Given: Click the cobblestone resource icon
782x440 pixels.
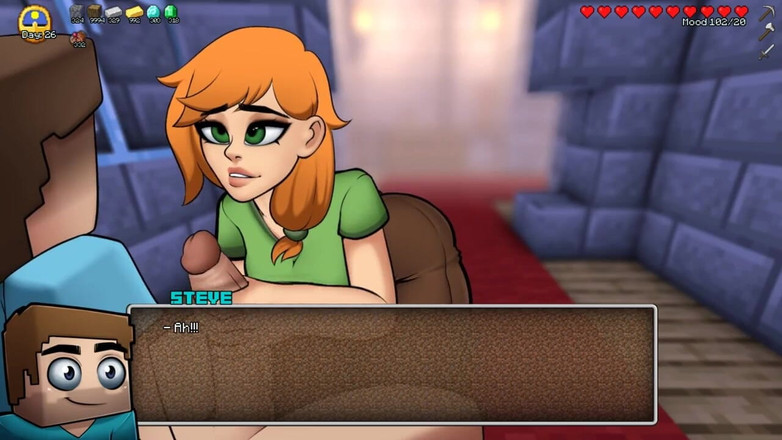Looking at the screenshot, I should (x=77, y=11).
